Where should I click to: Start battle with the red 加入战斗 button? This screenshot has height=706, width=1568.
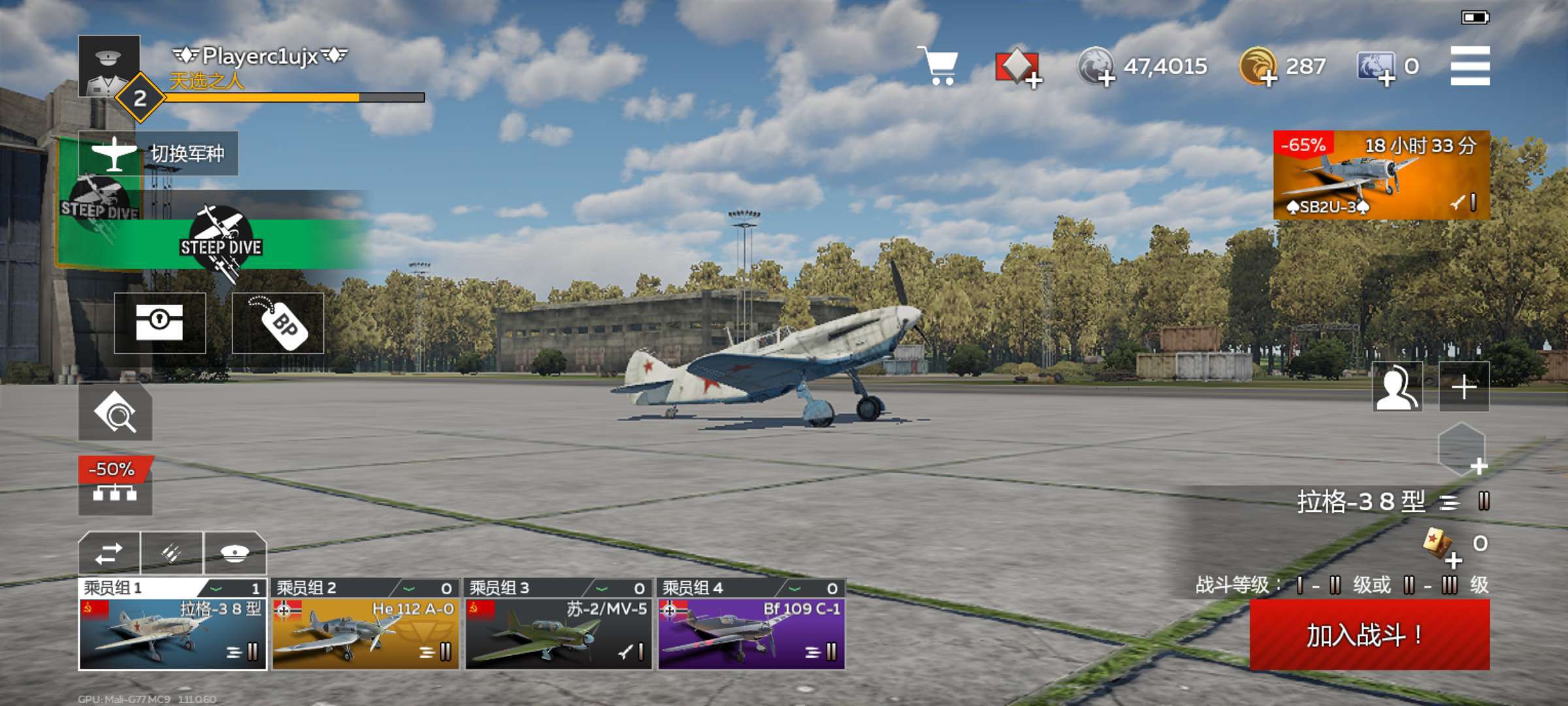click(x=1369, y=634)
